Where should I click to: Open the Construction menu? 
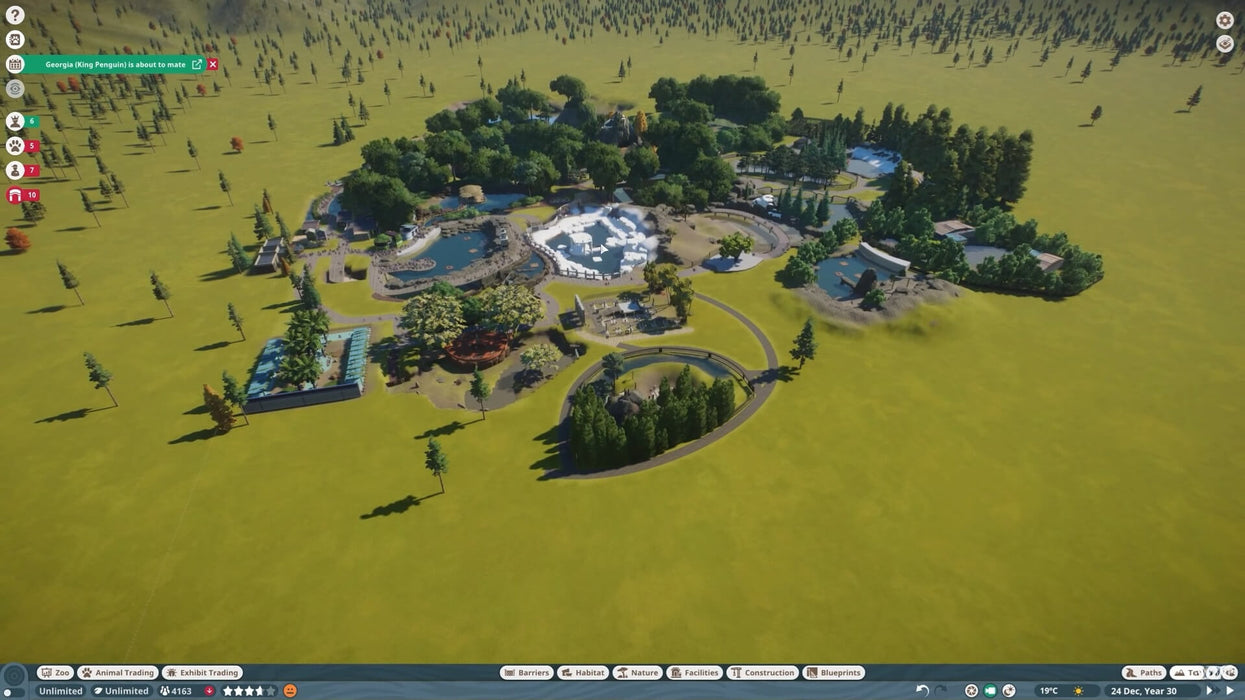coord(762,673)
